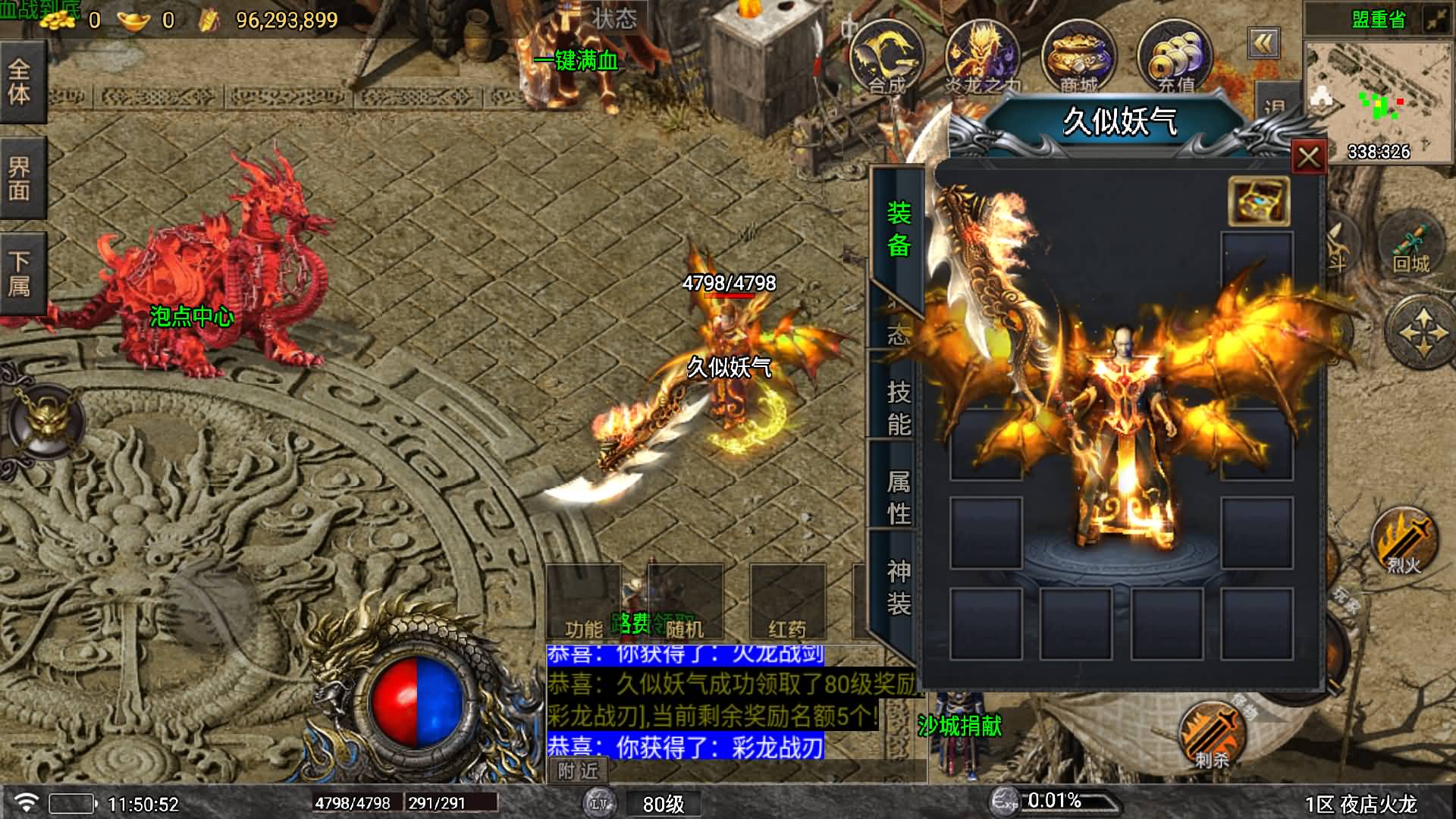The image size is (1456, 819).
Task: Open the 下属 subordinates button
Action: (x=20, y=275)
